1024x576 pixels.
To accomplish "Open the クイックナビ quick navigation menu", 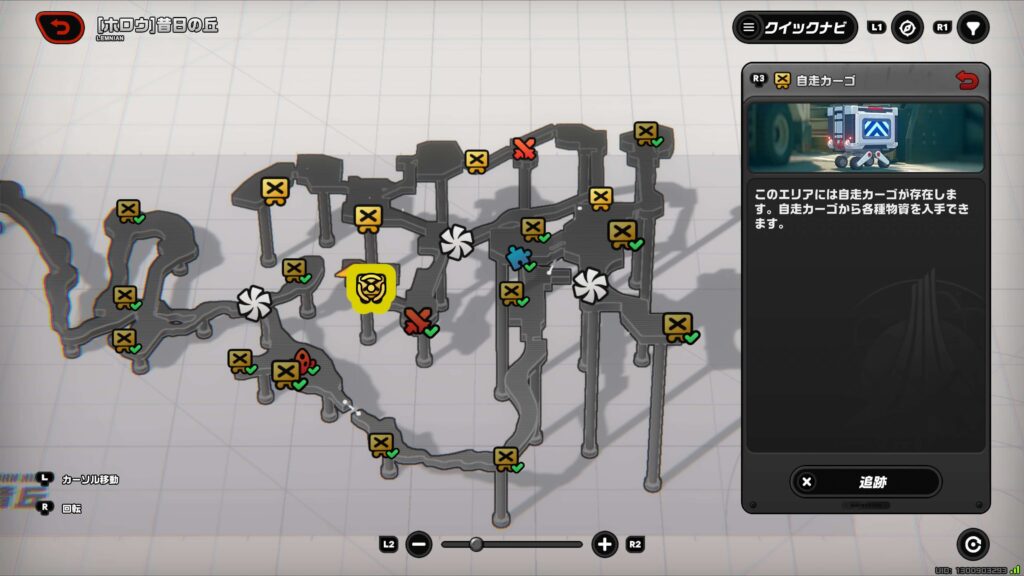I will coord(794,27).
